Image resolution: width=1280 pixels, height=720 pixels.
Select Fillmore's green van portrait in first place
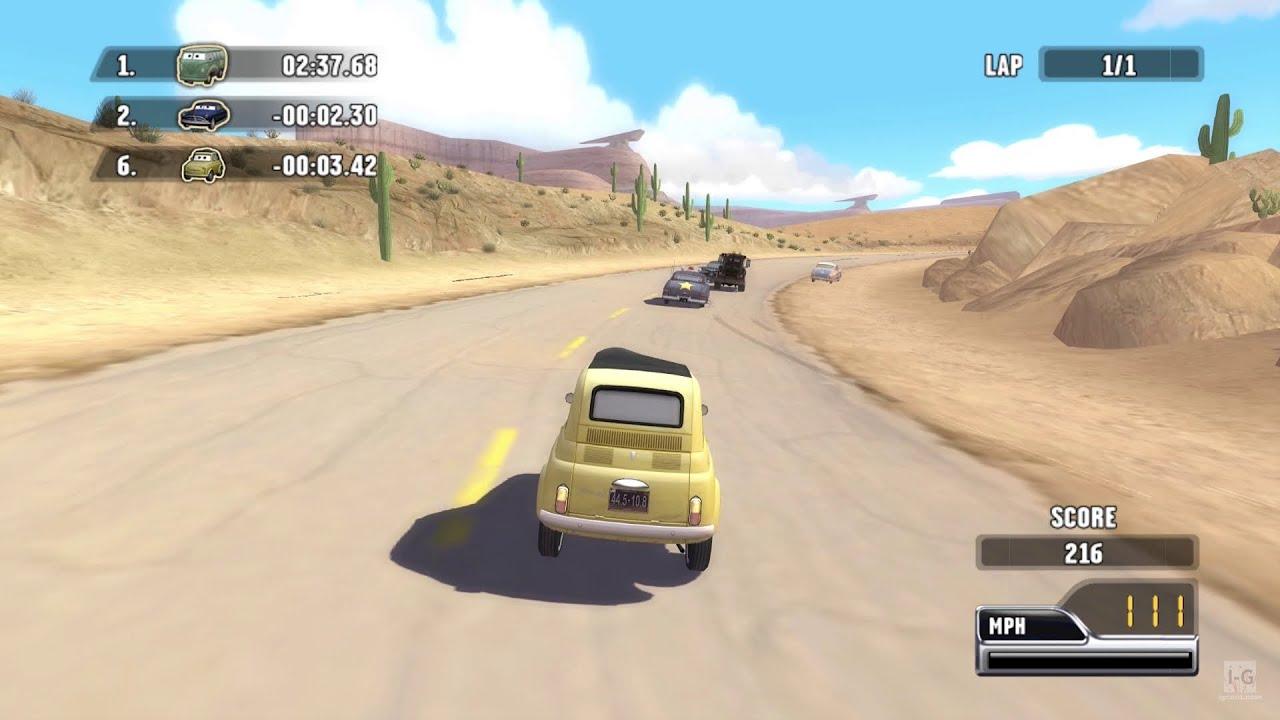pyautogui.click(x=202, y=65)
